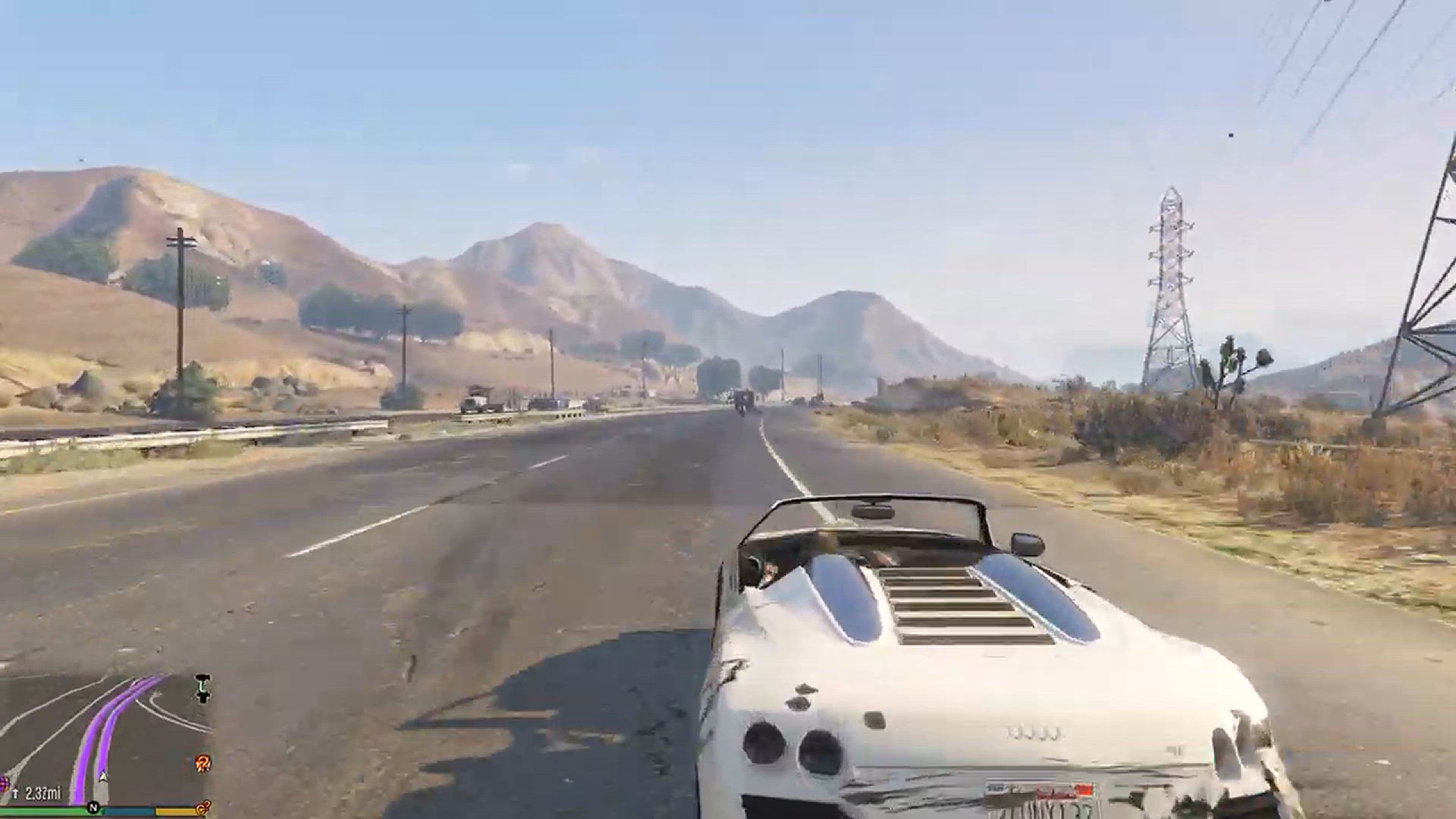The width and height of the screenshot is (1456, 819).
Task: Click the purple blip at the minimap edge
Action: click(x=4, y=783)
